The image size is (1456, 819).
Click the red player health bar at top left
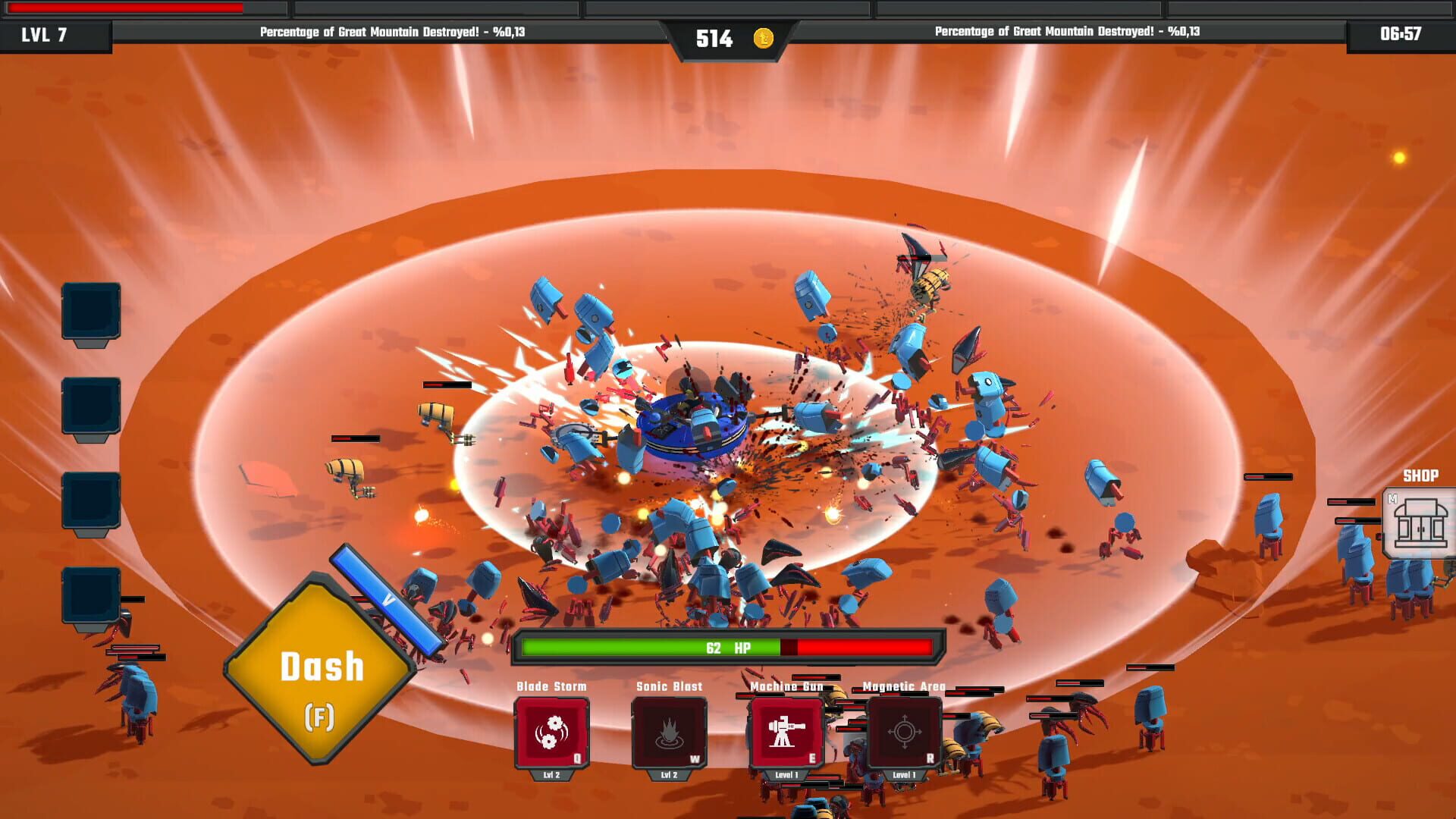click(125, 7)
